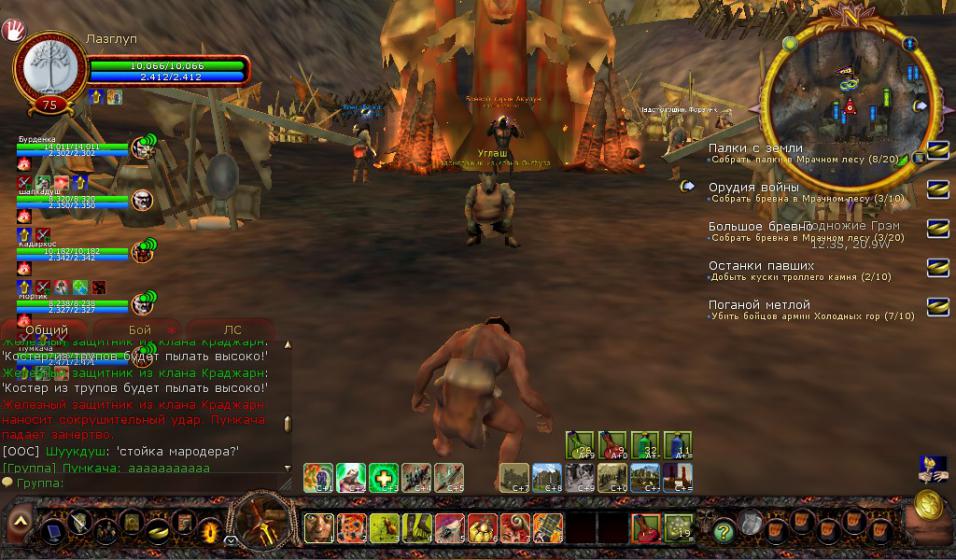
Task: Open the Поганой метлой quest entry
Action: click(x=759, y=305)
